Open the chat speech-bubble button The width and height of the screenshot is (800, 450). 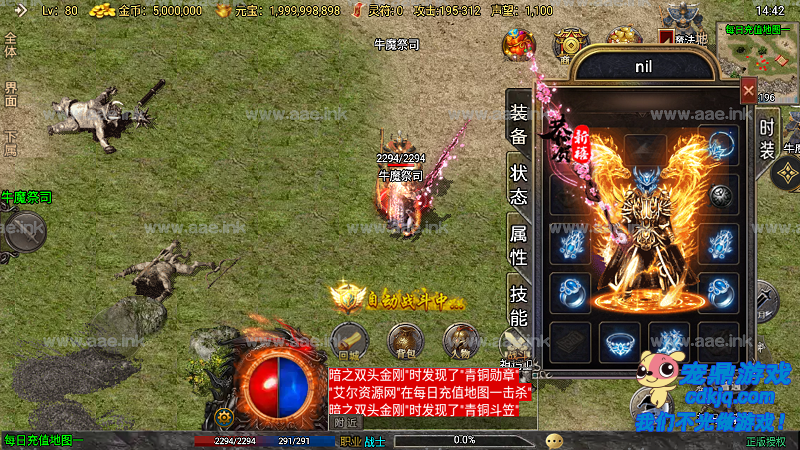point(554,440)
